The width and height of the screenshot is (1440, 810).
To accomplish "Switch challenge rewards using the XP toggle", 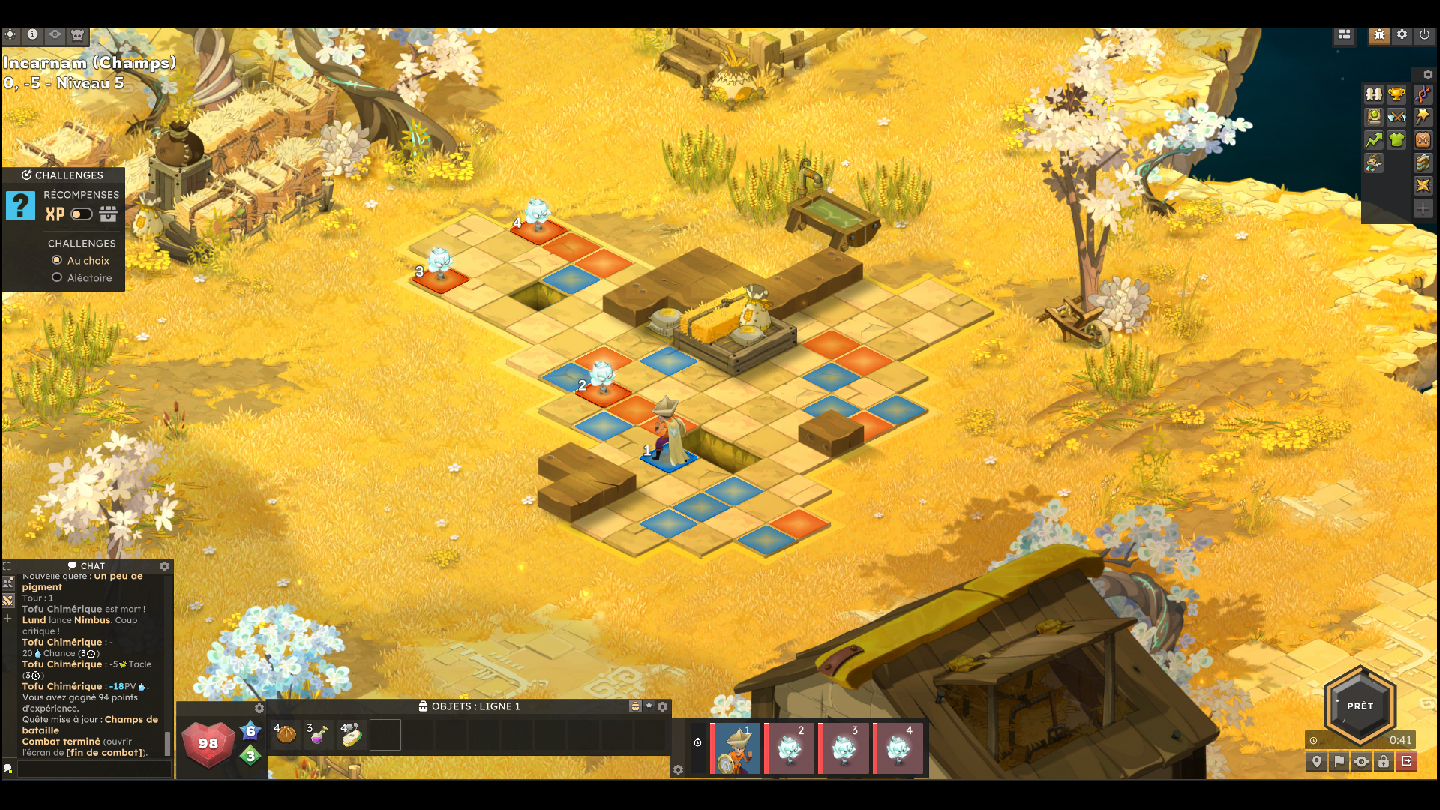I will pyautogui.click(x=82, y=214).
